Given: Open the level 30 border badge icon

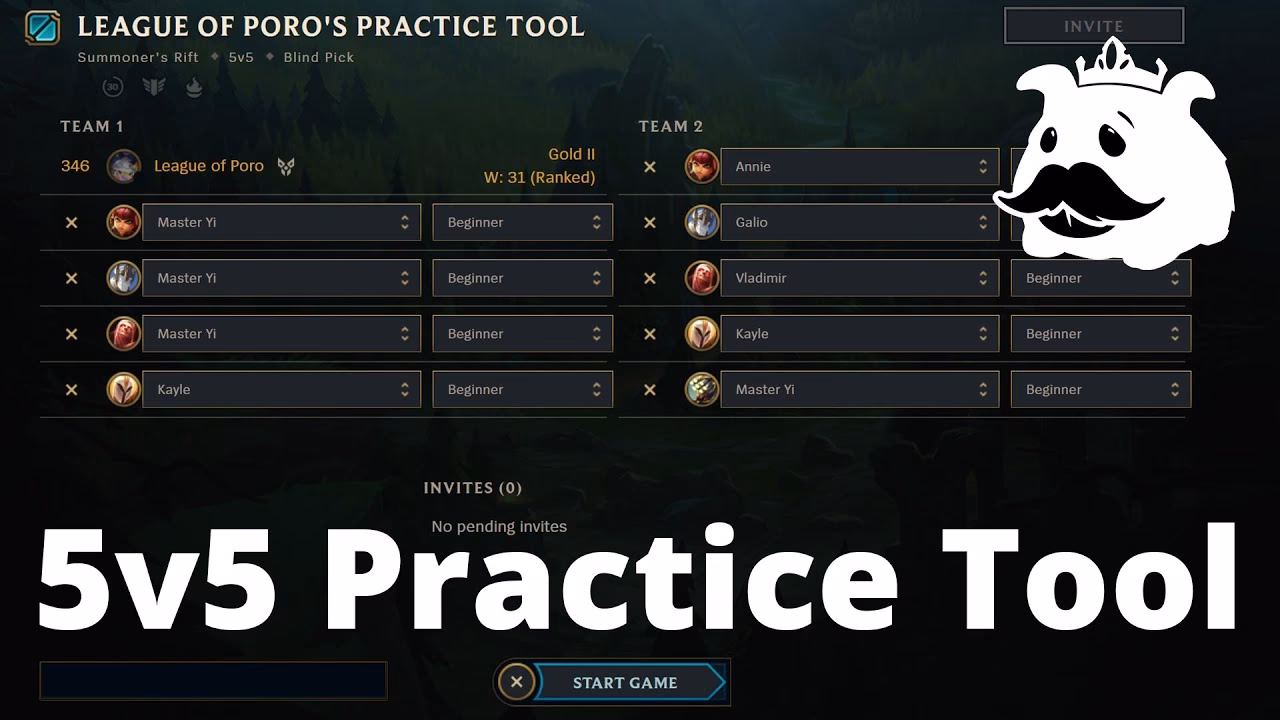Looking at the screenshot, I should tap(111, 87).
